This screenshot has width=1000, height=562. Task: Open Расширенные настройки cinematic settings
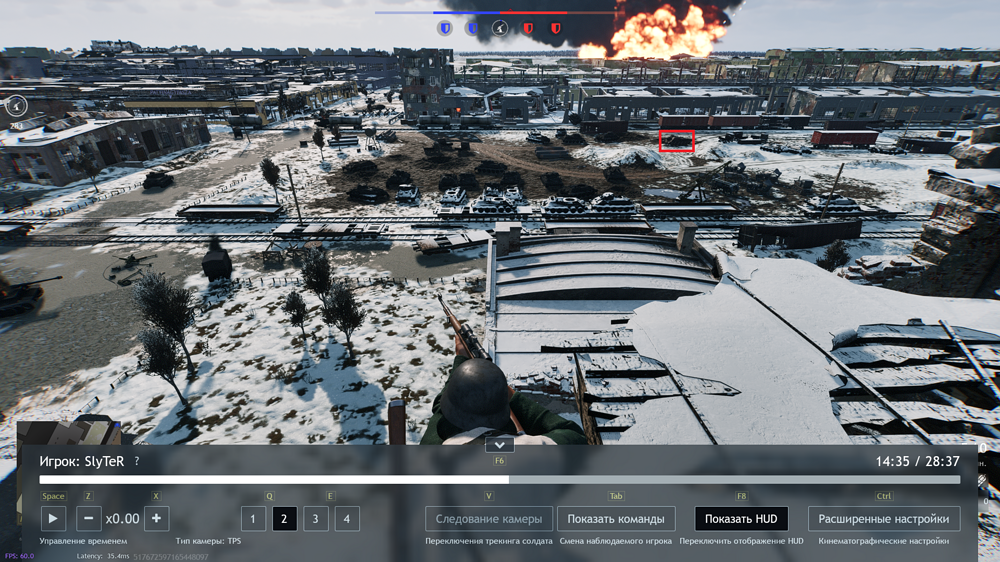coord(884,518)
